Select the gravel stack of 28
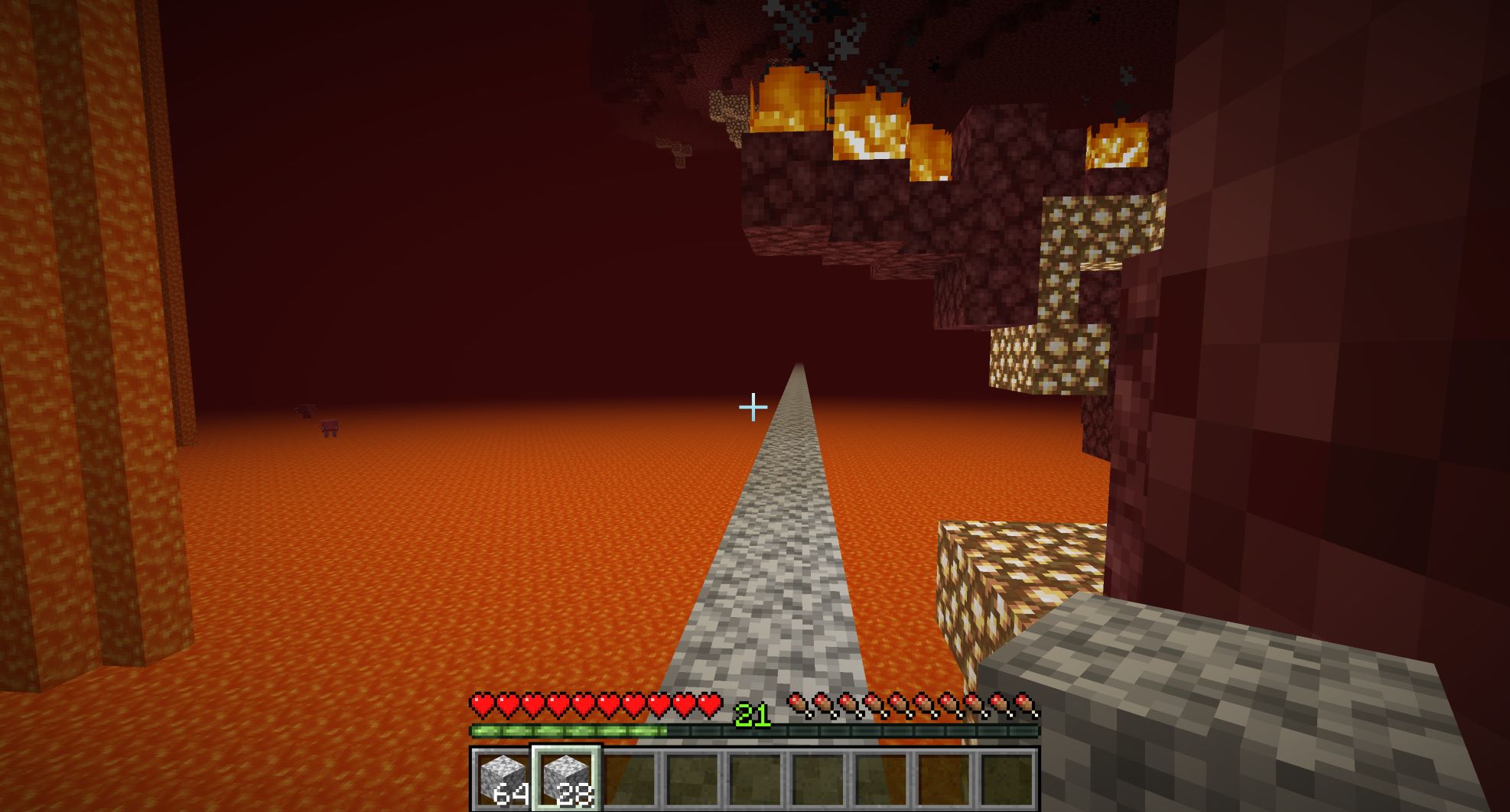 tap(566, 778)
